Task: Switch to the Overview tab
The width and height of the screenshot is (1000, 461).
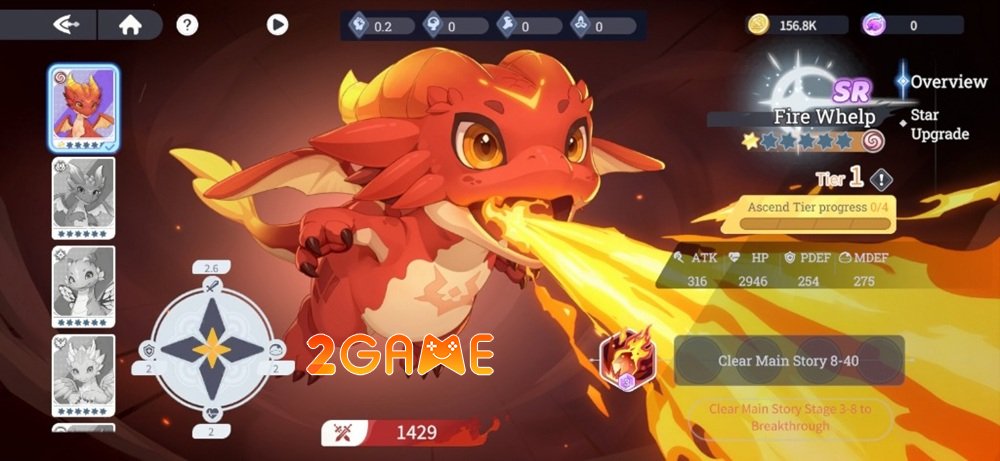Action: (x=948, y=82)
